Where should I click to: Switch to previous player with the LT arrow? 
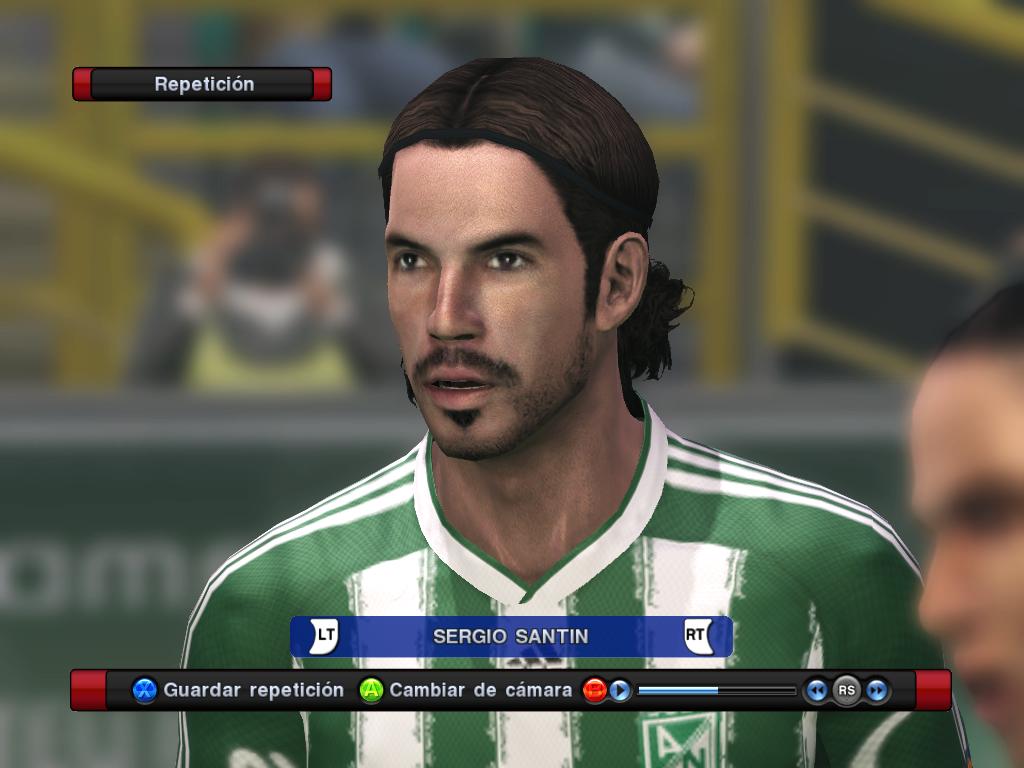(x=324, y=636)
